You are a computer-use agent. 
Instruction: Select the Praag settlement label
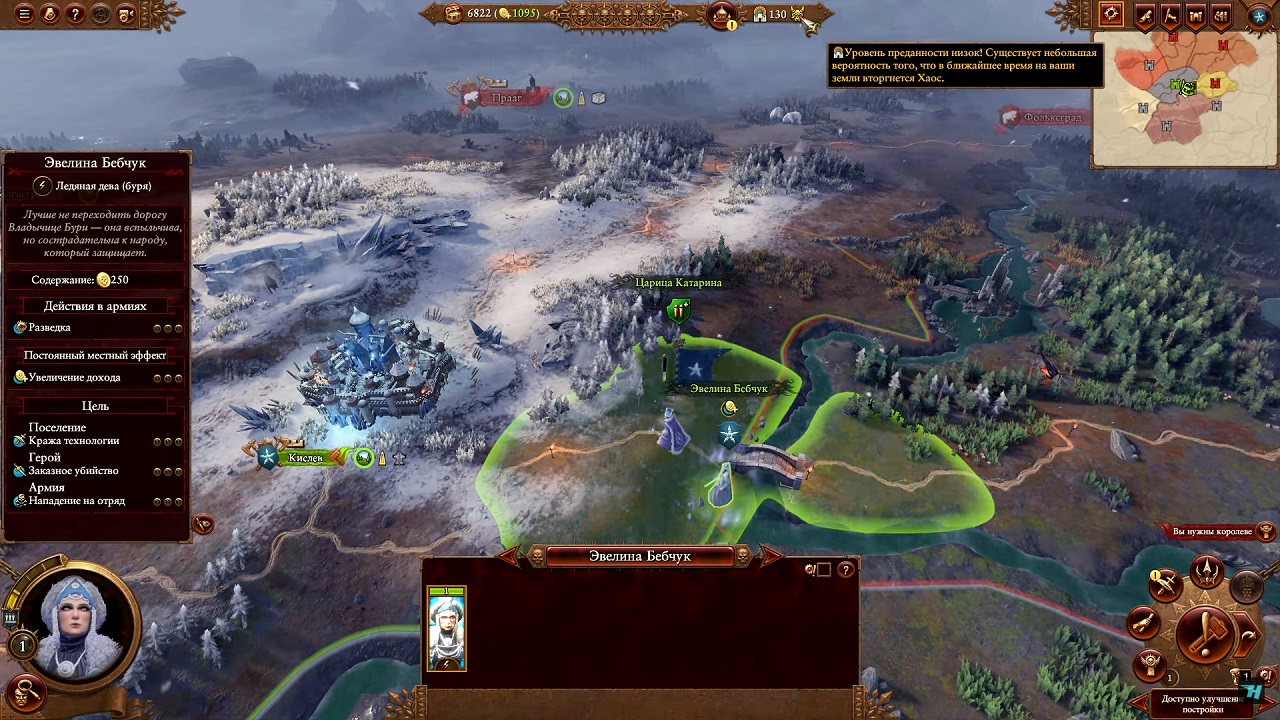pyautogui.click(x=507, y=98)
